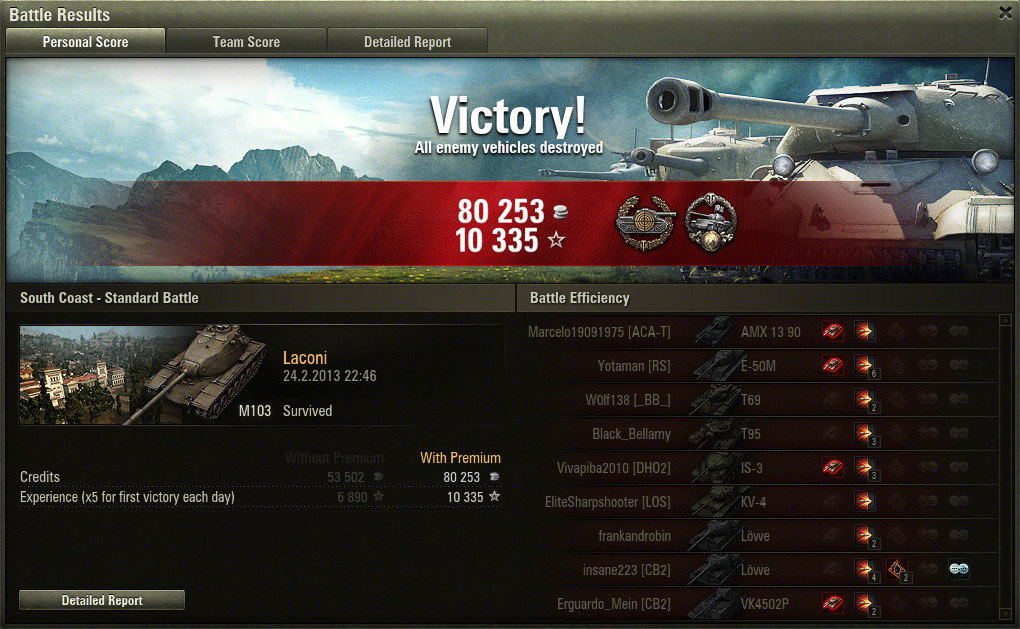Select the Personal Score tab

pyautogui.click(x=85, y=42)
